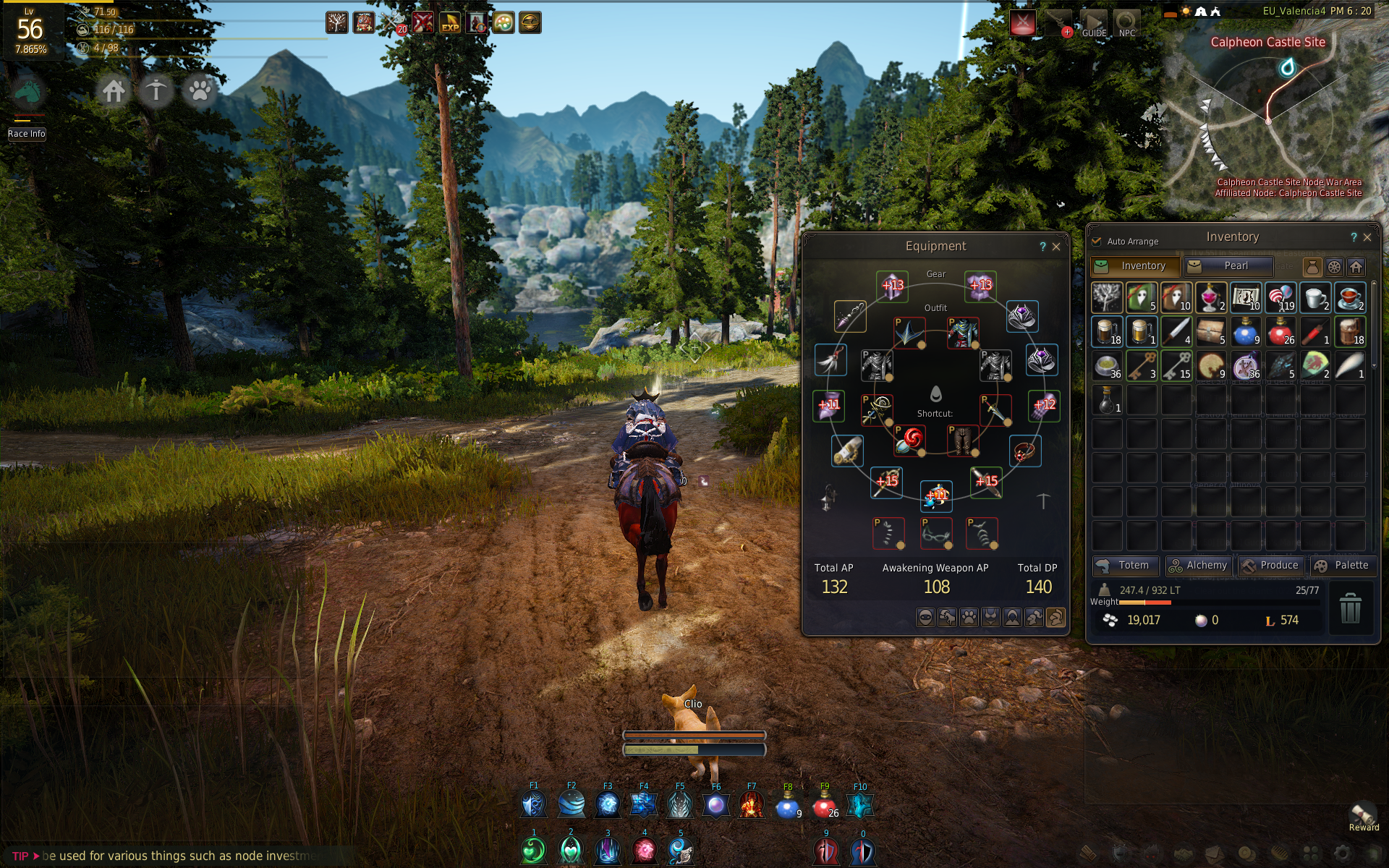Open the Race Info button
Image resolution: width=1389 pixels, height=868 pixels.
(27, 134)
